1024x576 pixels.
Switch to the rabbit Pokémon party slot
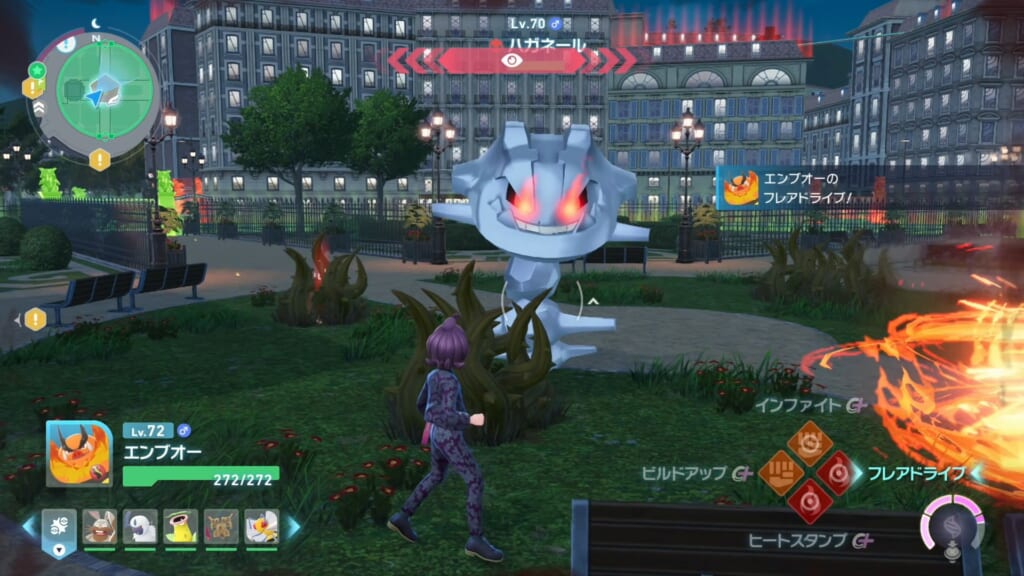(99, 526)
